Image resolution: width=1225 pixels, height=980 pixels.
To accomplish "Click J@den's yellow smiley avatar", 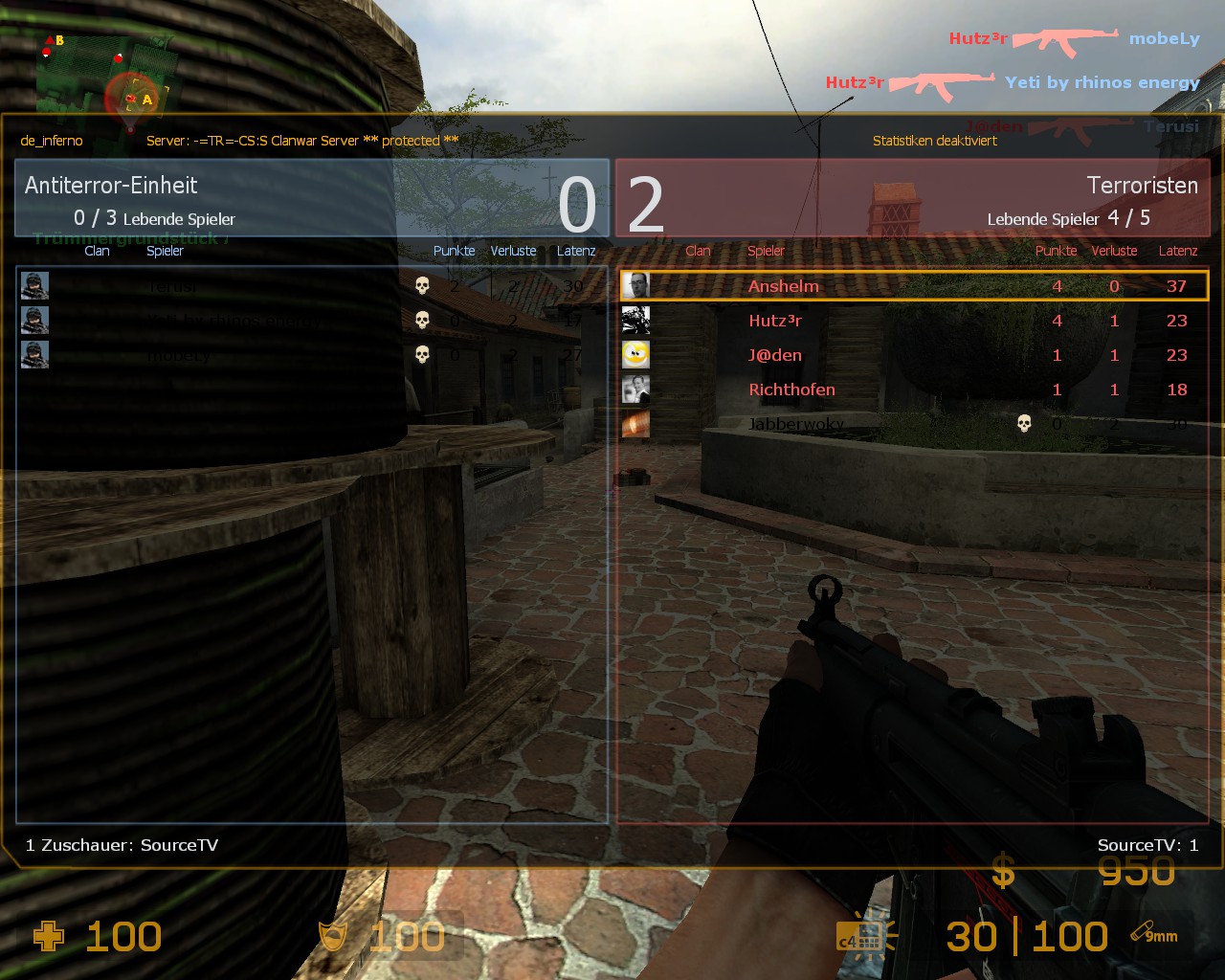I will pos(635,355).
